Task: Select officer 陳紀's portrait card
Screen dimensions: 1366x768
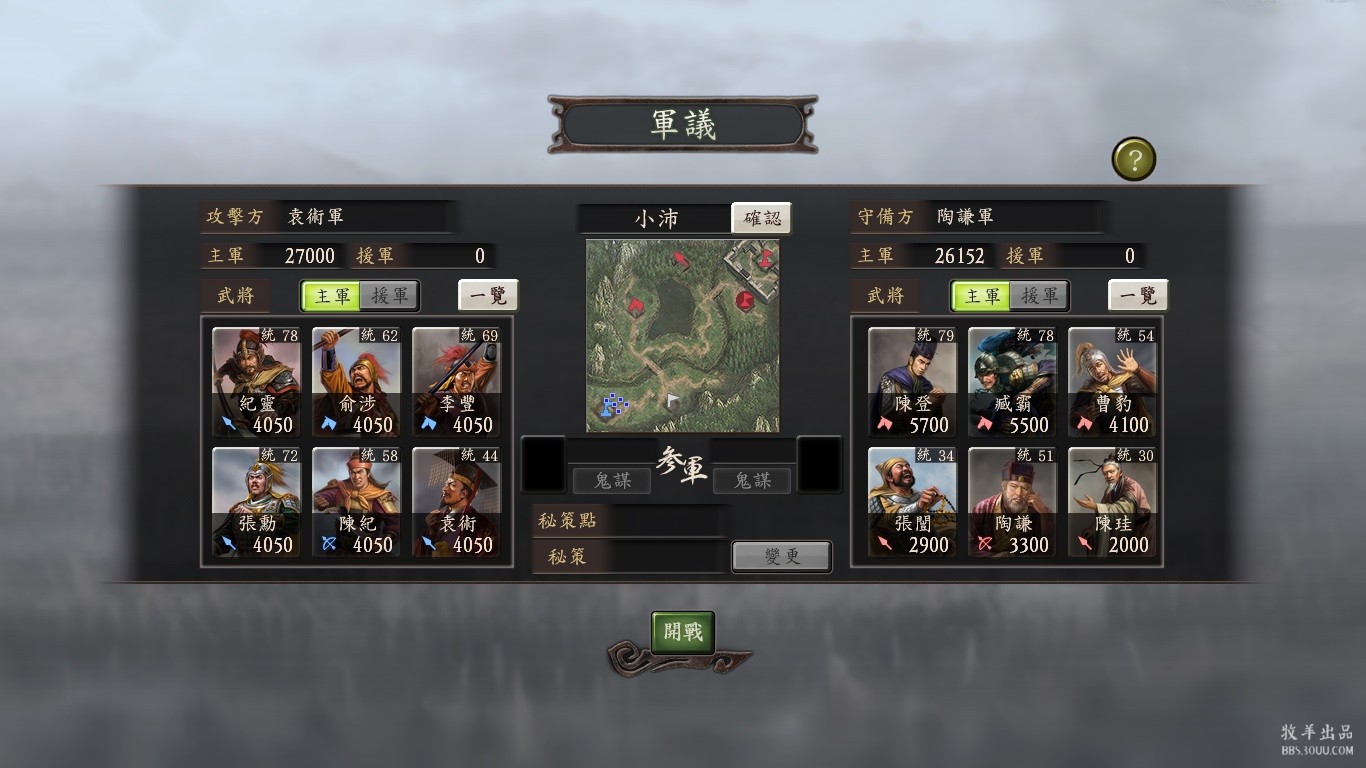Action: coord(357,502)
